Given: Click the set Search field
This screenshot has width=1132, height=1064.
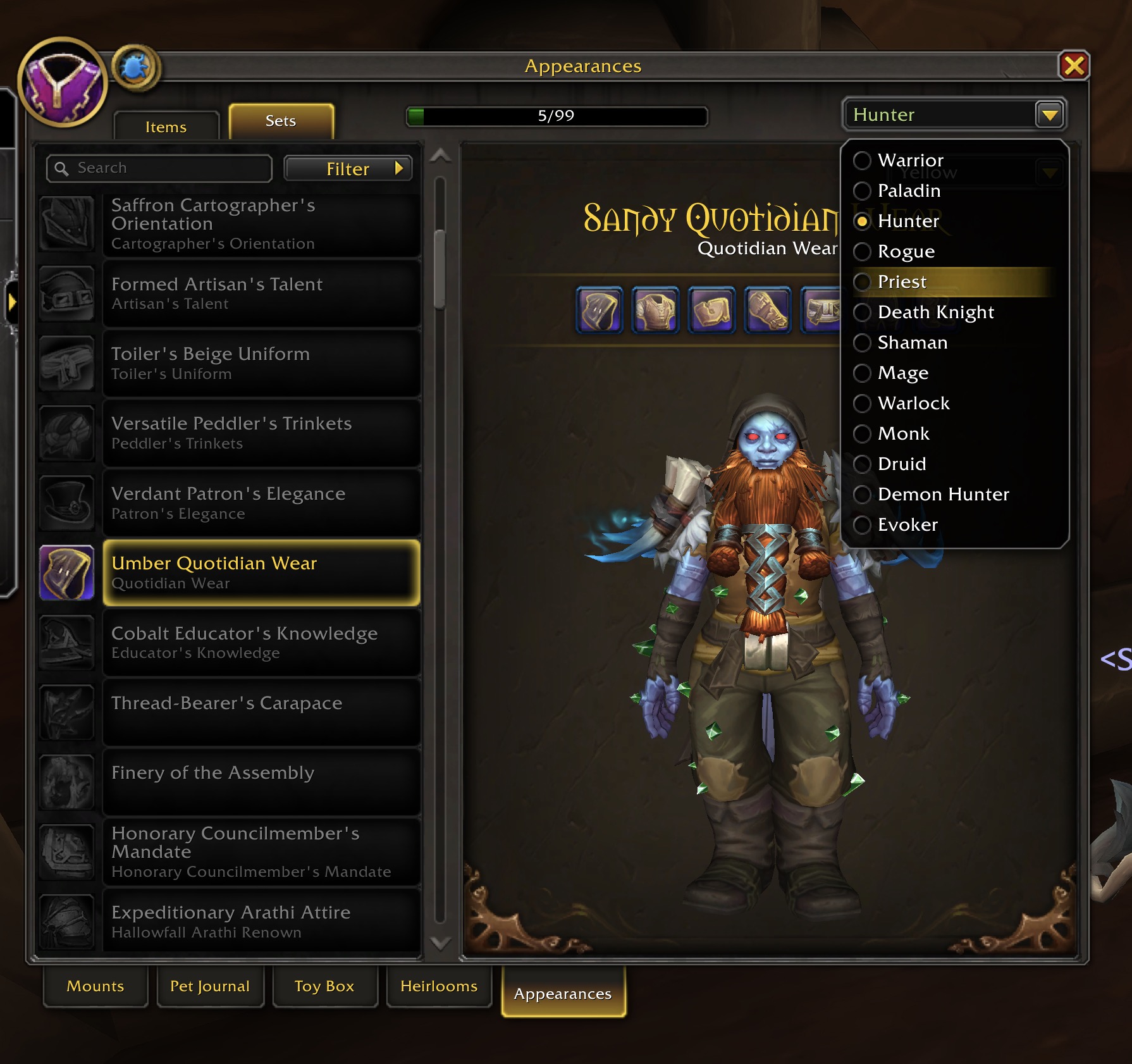Looking at the screenshot, I should pos(164,168).
